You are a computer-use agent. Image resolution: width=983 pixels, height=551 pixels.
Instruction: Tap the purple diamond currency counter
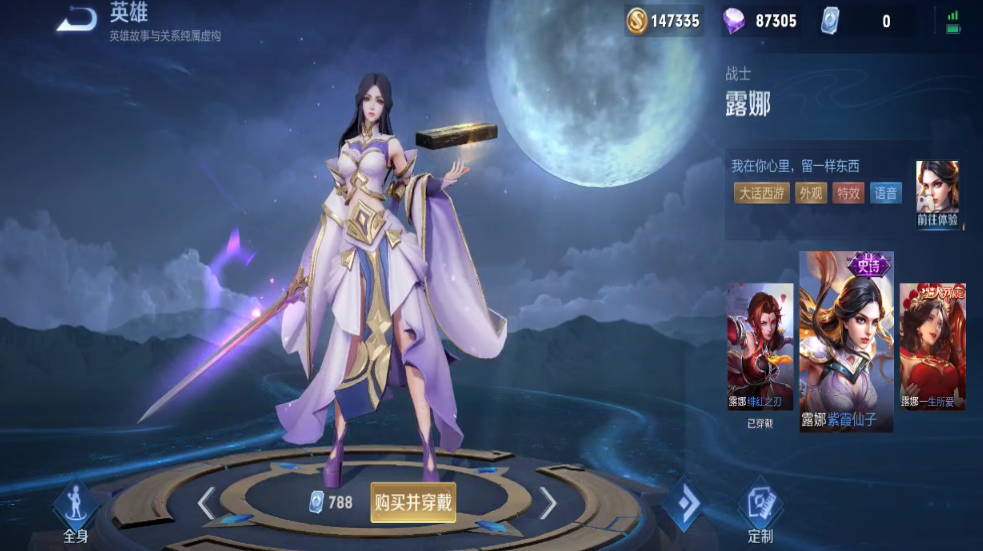pos(762,20)
